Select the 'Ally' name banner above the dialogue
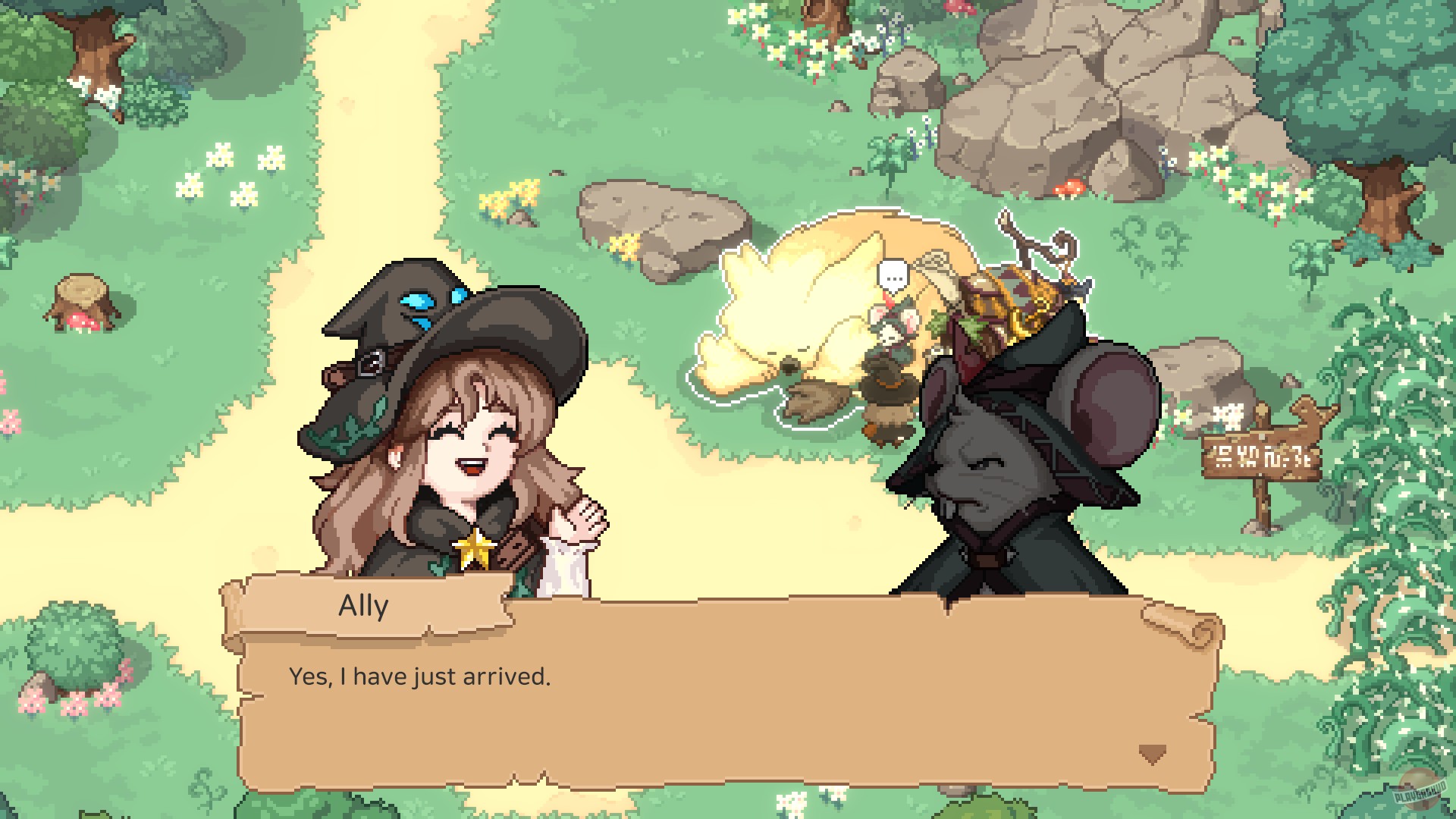 pos(364,604)
